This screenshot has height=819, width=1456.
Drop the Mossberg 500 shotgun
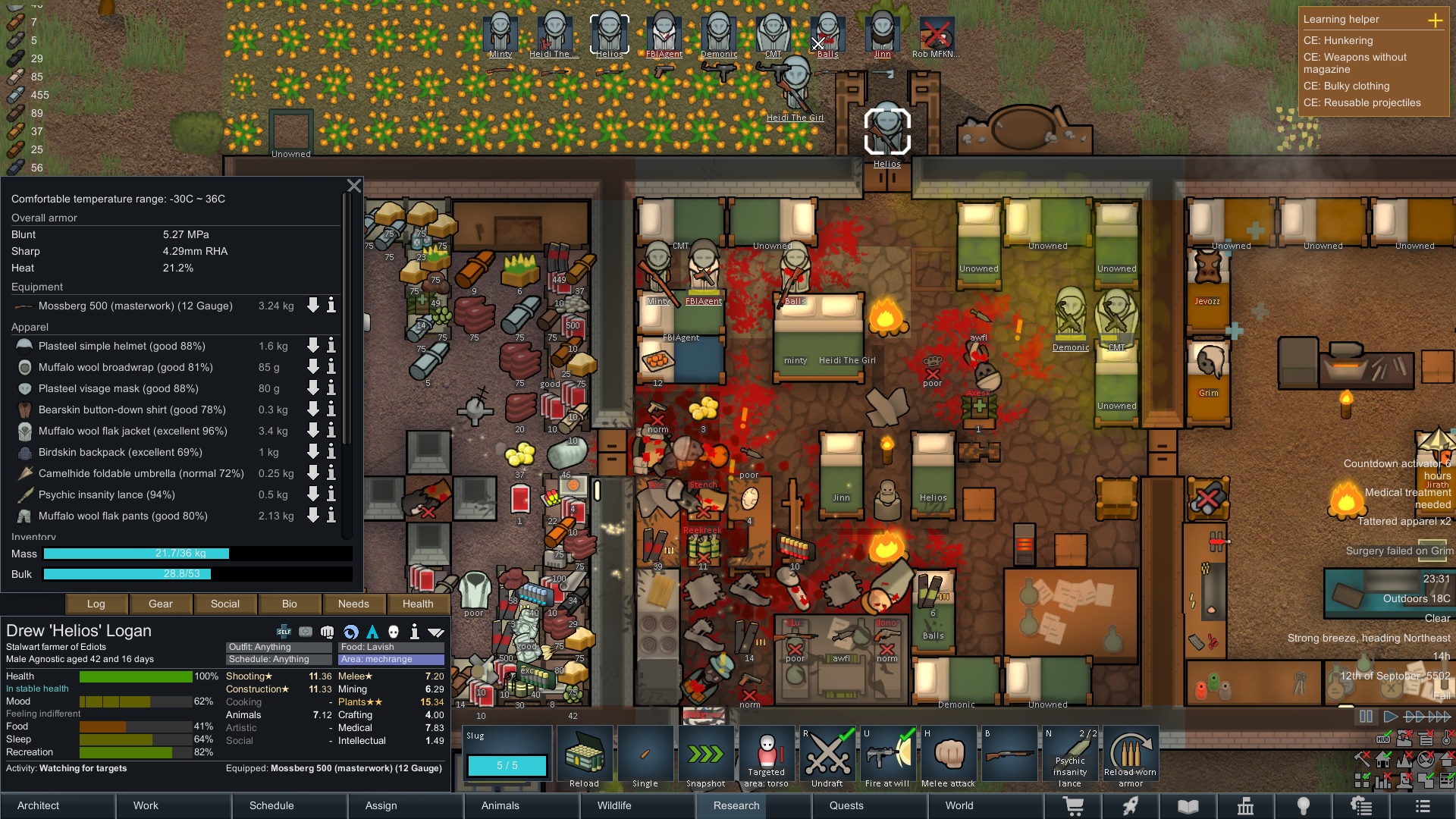click(312, 306)
